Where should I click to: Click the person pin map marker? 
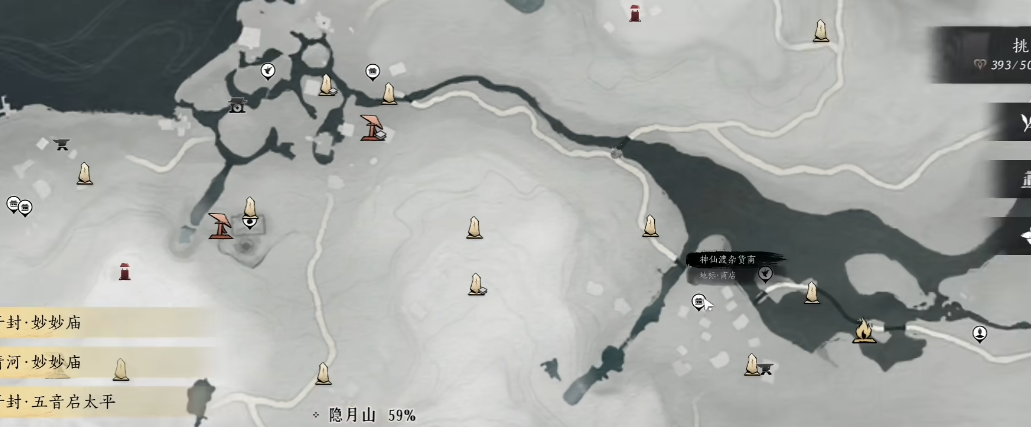980,333
